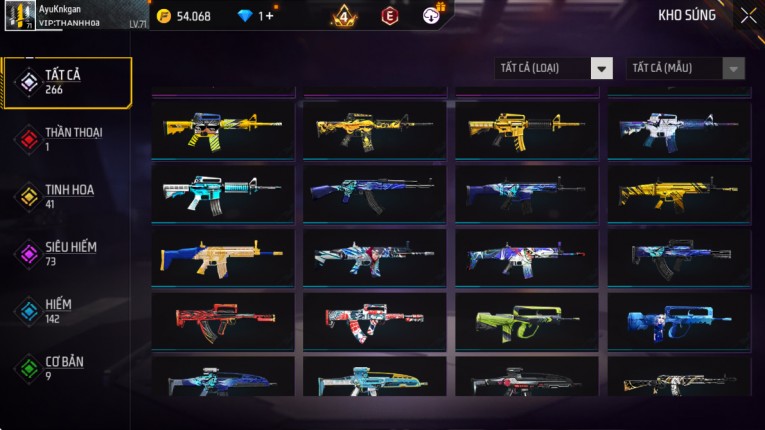Screen dimensions: 765x430
Task: Select the red dragon Groza skin
Action: (x=222, y=321)
